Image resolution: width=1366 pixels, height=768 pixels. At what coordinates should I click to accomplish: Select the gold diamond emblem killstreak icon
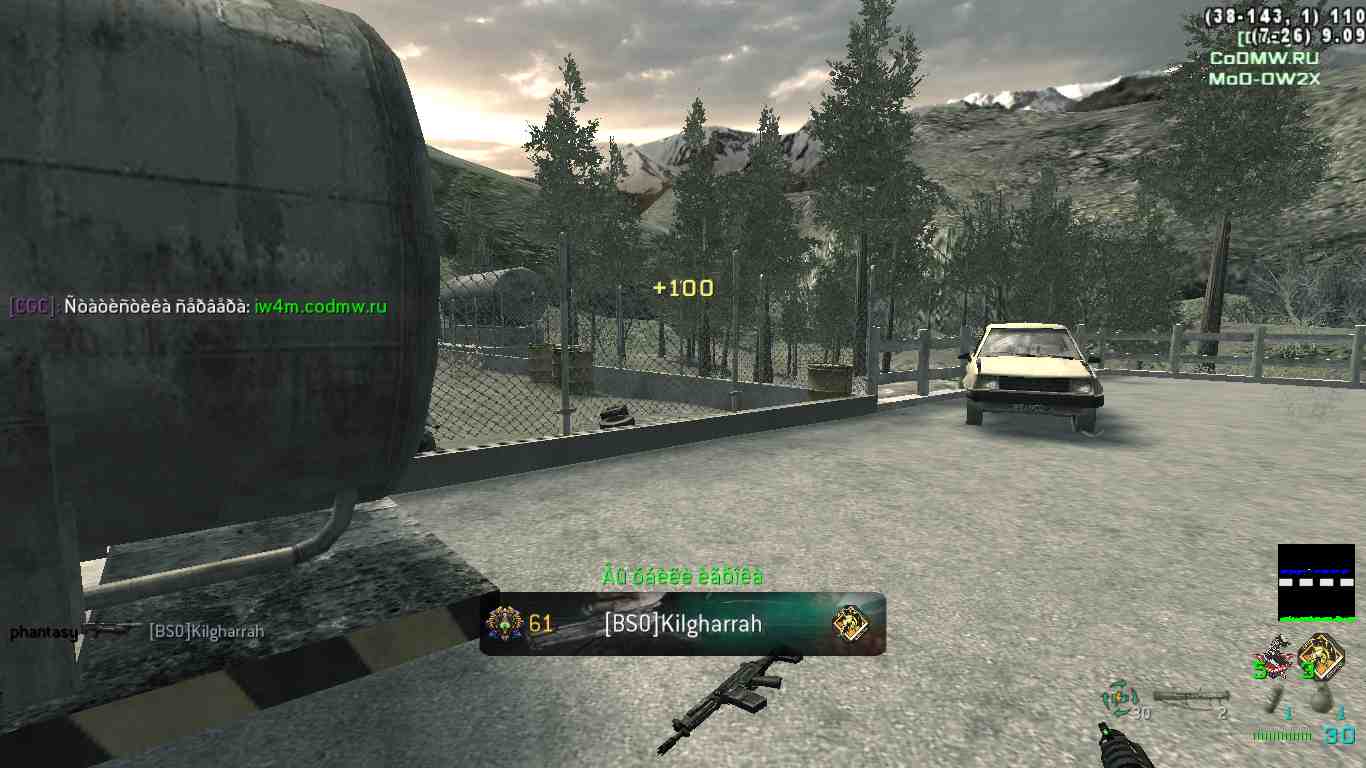[x=1320, y=654]
